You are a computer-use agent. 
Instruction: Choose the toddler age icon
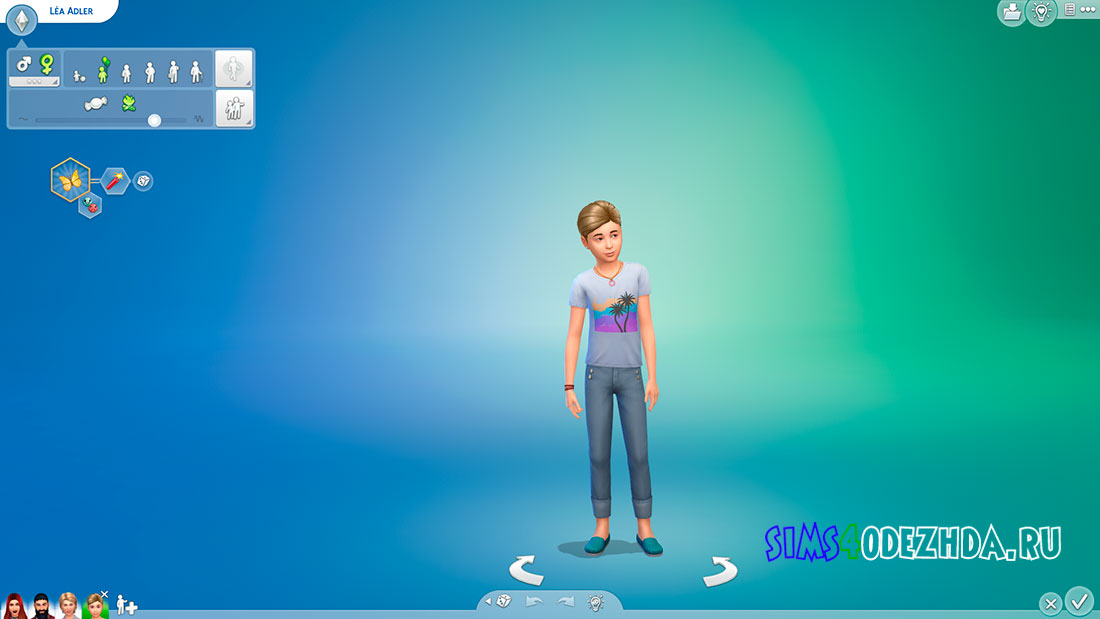coord(78,75)
